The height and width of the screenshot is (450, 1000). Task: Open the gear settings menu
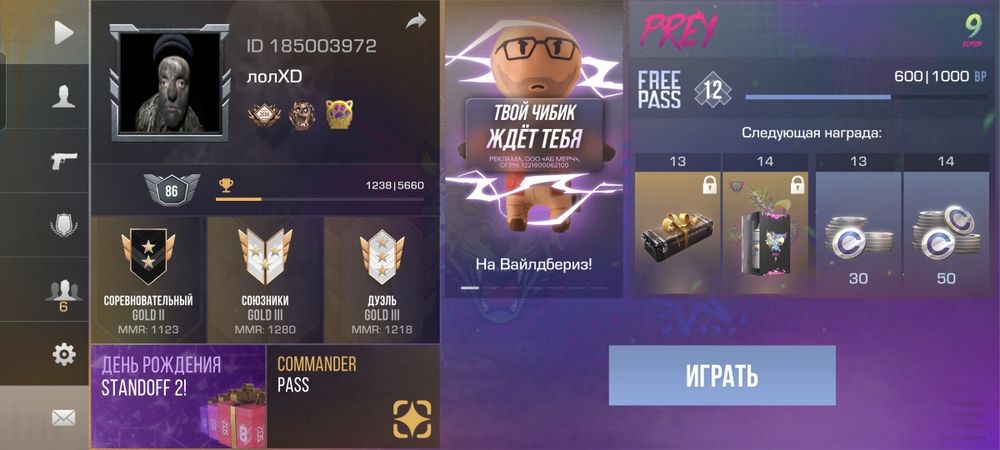coord(63,353)
